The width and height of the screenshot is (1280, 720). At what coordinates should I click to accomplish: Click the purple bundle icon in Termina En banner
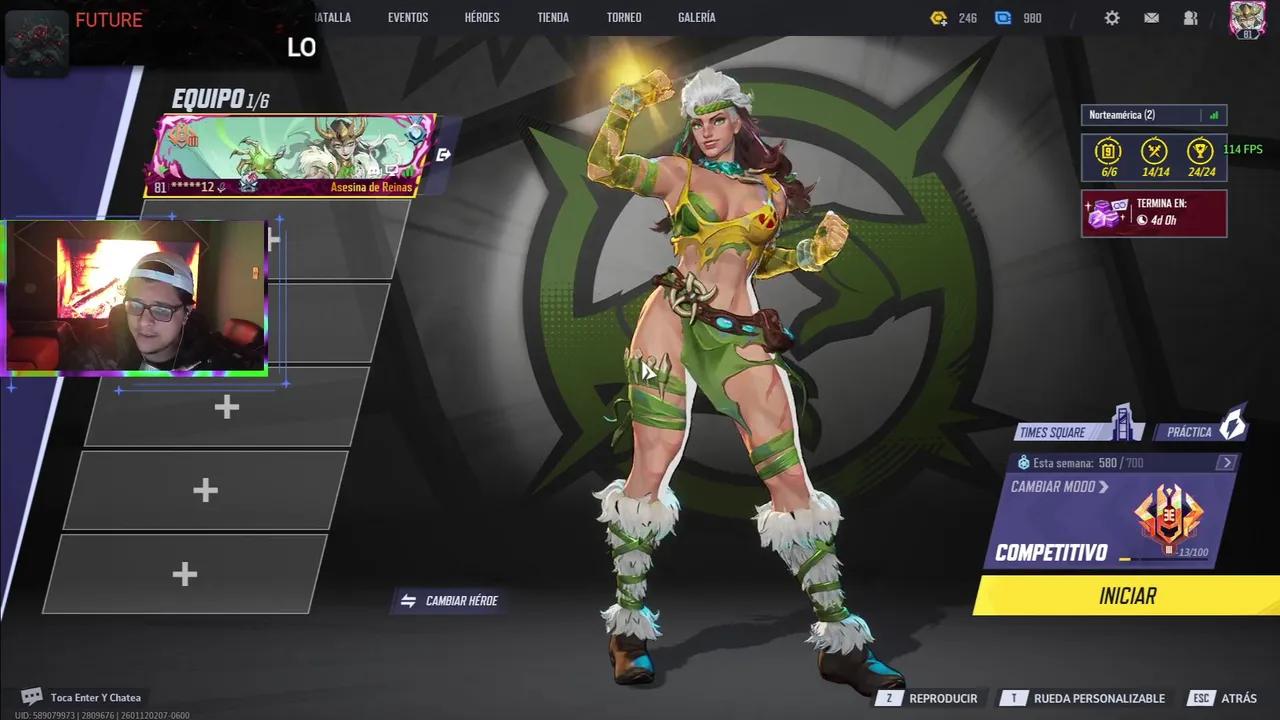[1104, 211]
